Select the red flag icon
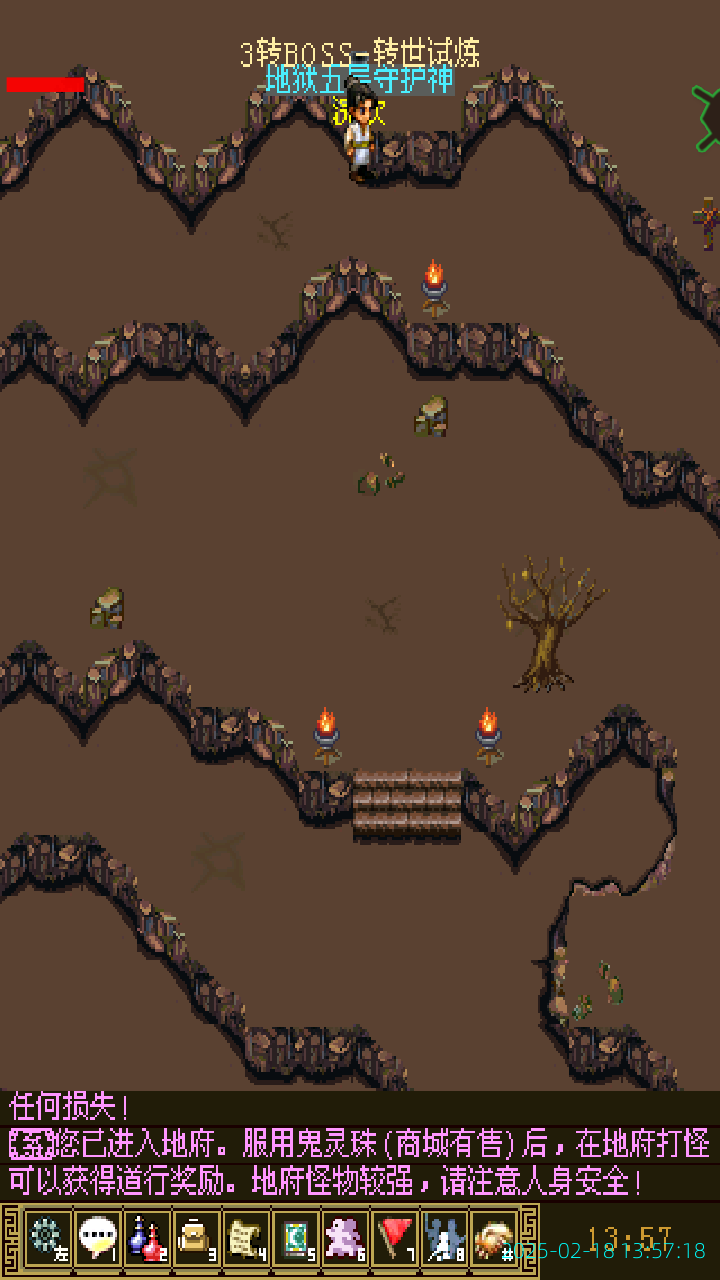Screen dimensions: 720x1280 (x=396, y=1238)
